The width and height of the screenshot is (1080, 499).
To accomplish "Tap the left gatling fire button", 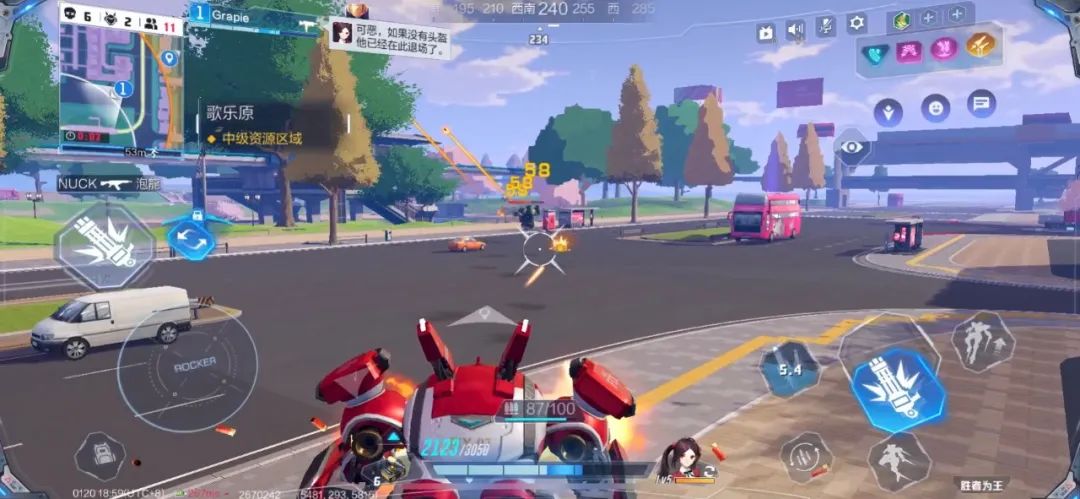I will 104,245.
